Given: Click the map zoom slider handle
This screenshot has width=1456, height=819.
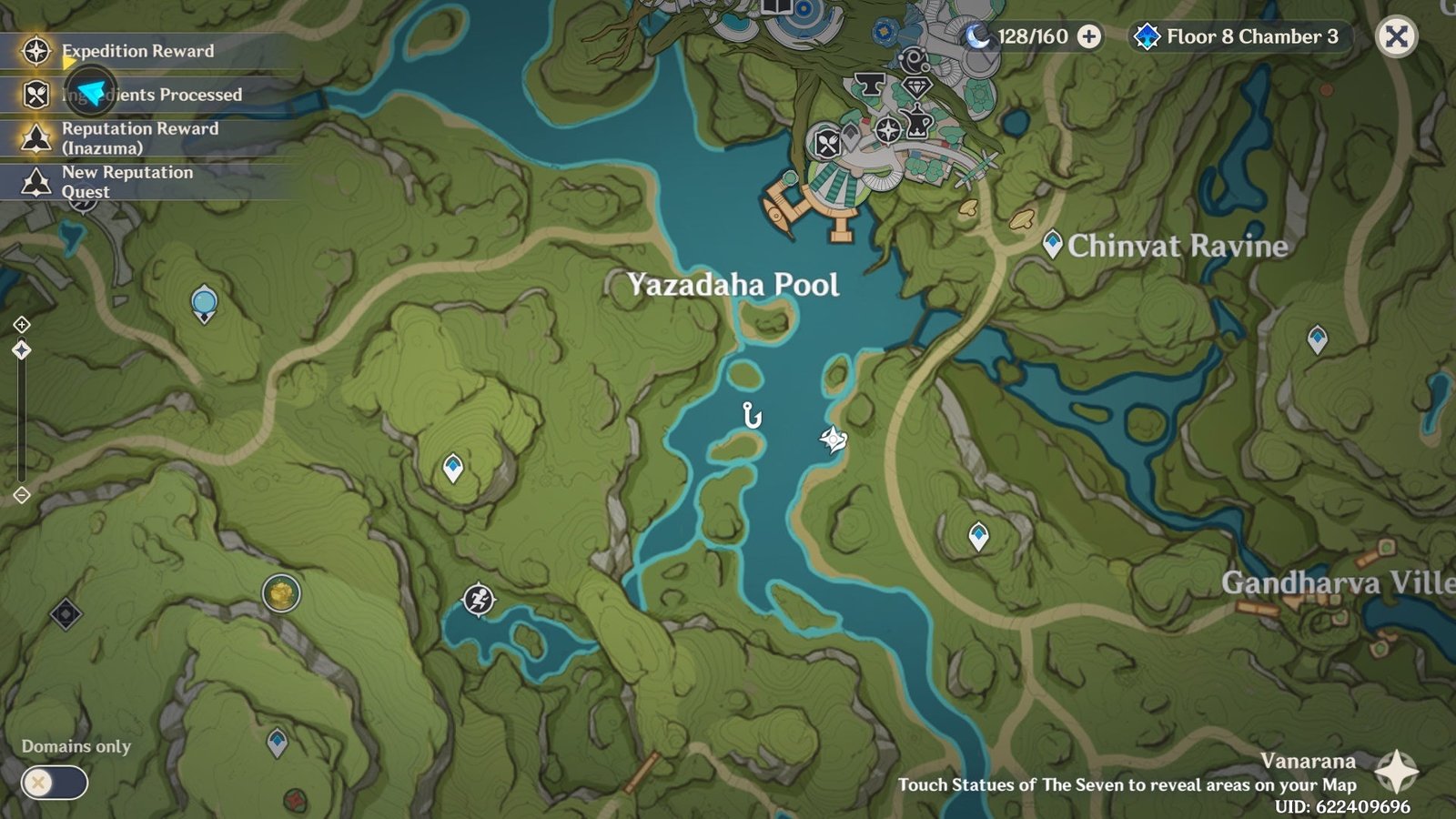Looking at the screenshot, I should (22, 350).
